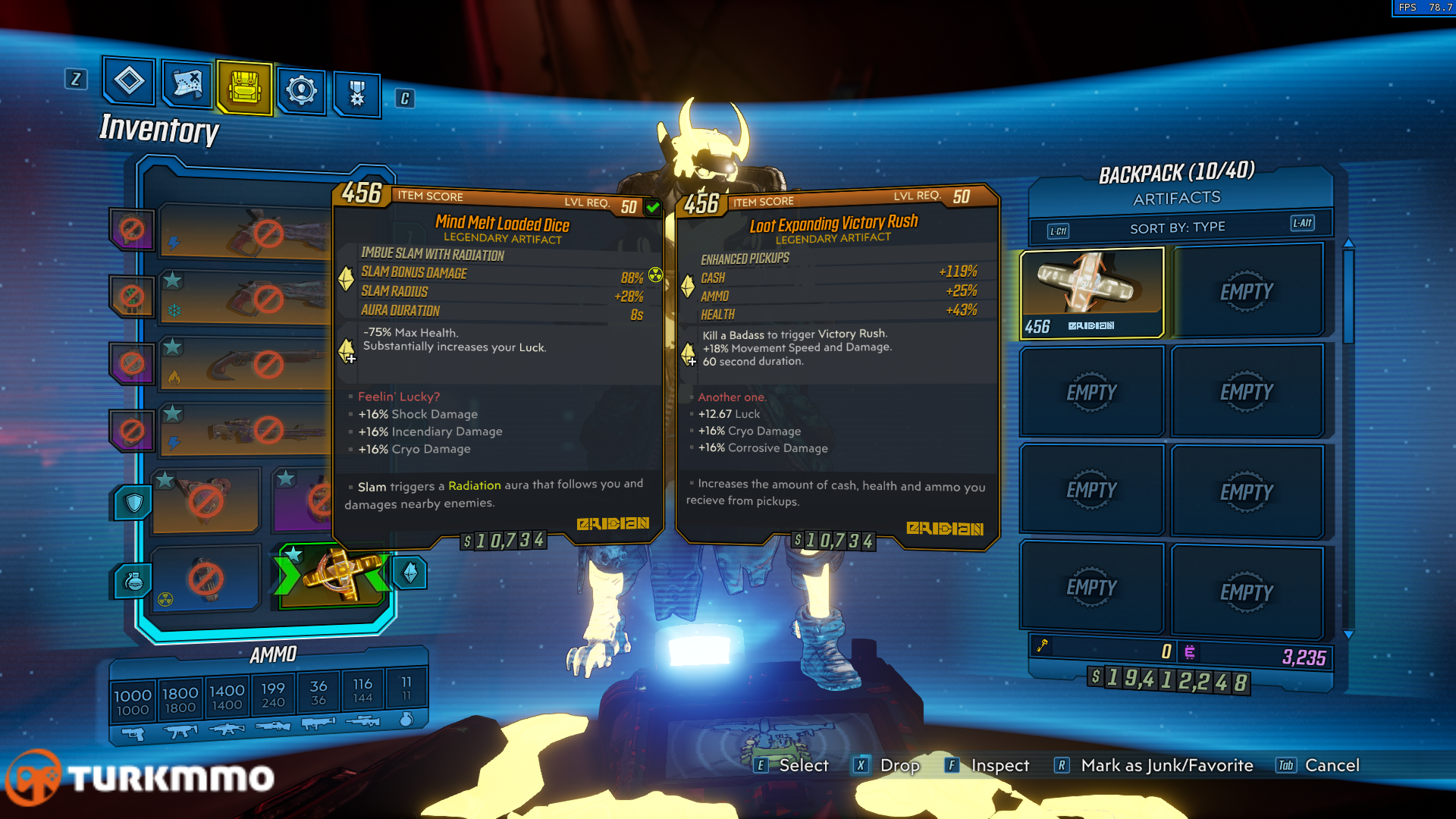Viewport: 1456px width, 819px height.
Task: Select the equipped radiation grenade mod slot
Action: 205,579
